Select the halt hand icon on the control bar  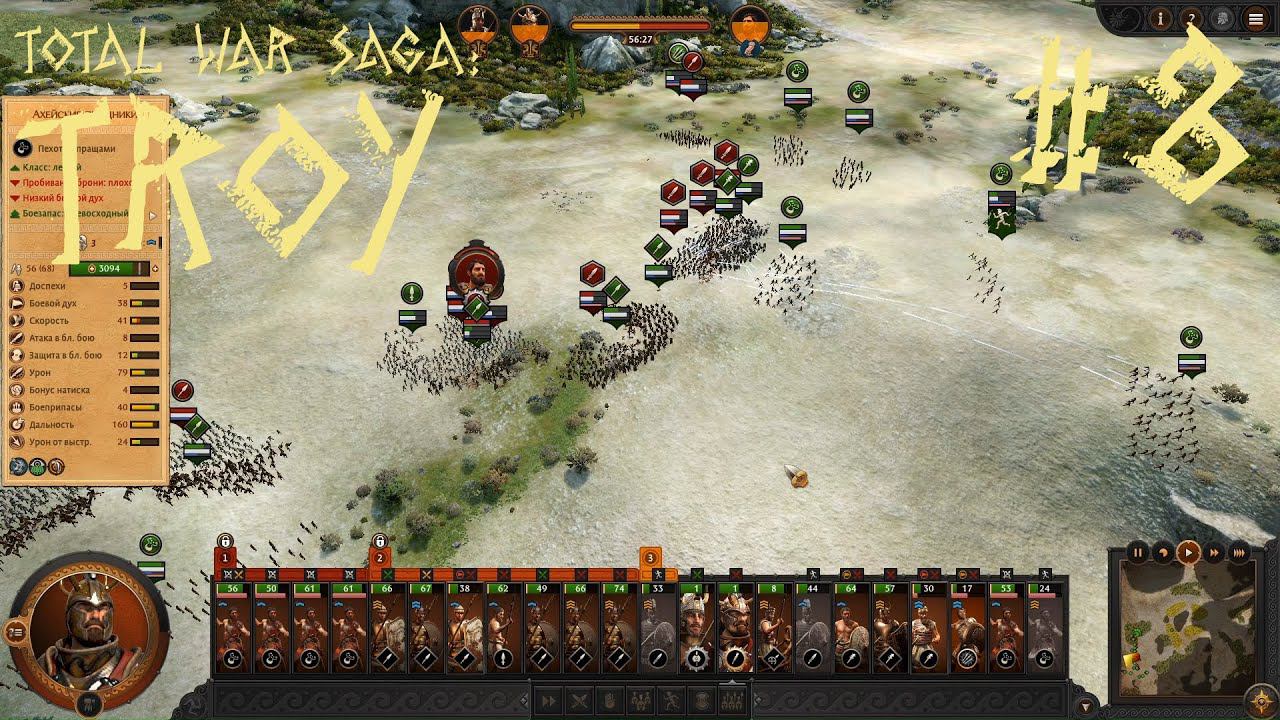608,700
